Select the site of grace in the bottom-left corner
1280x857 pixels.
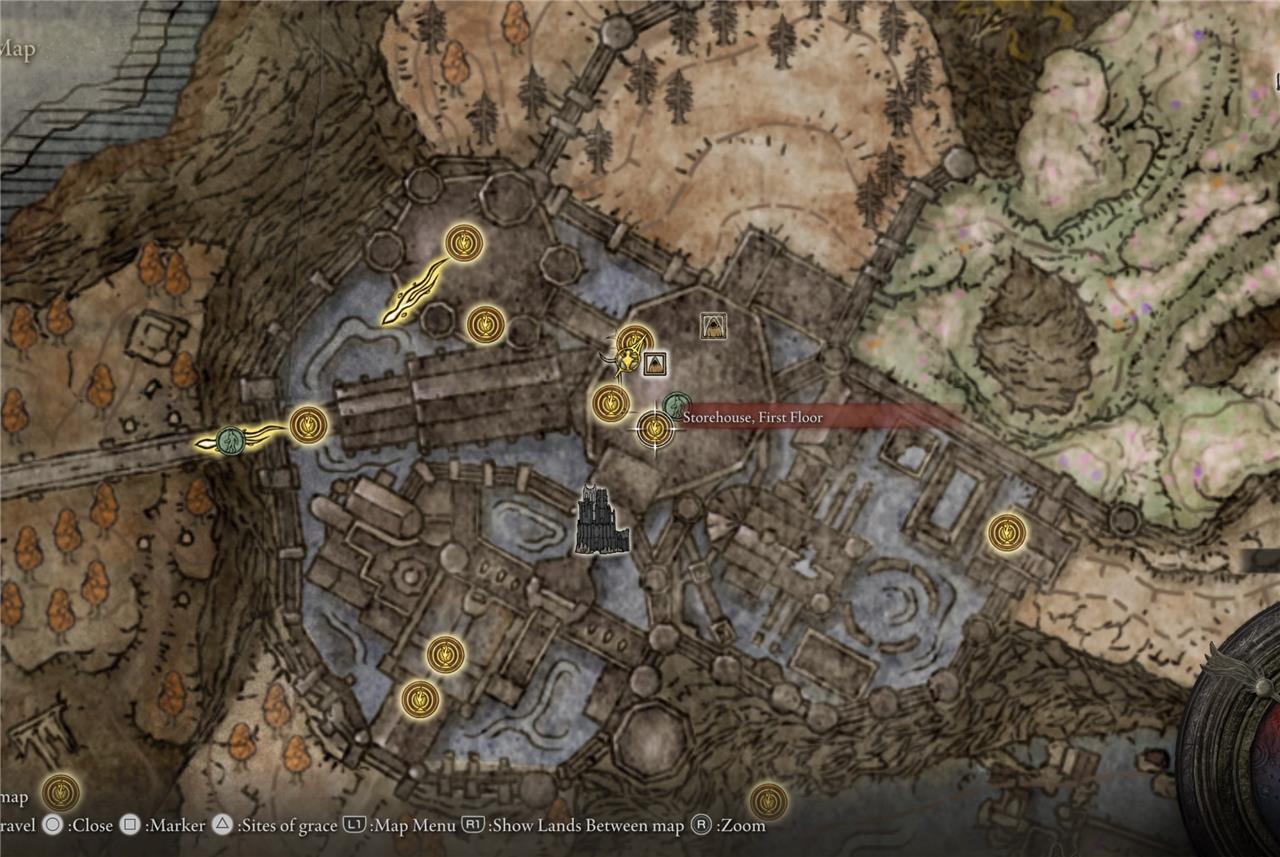point(61,793)
